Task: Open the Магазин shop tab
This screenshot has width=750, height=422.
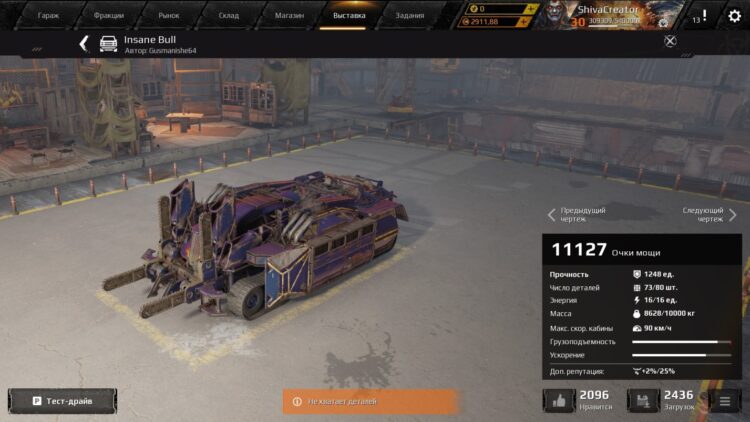Action: click(289, 15)
